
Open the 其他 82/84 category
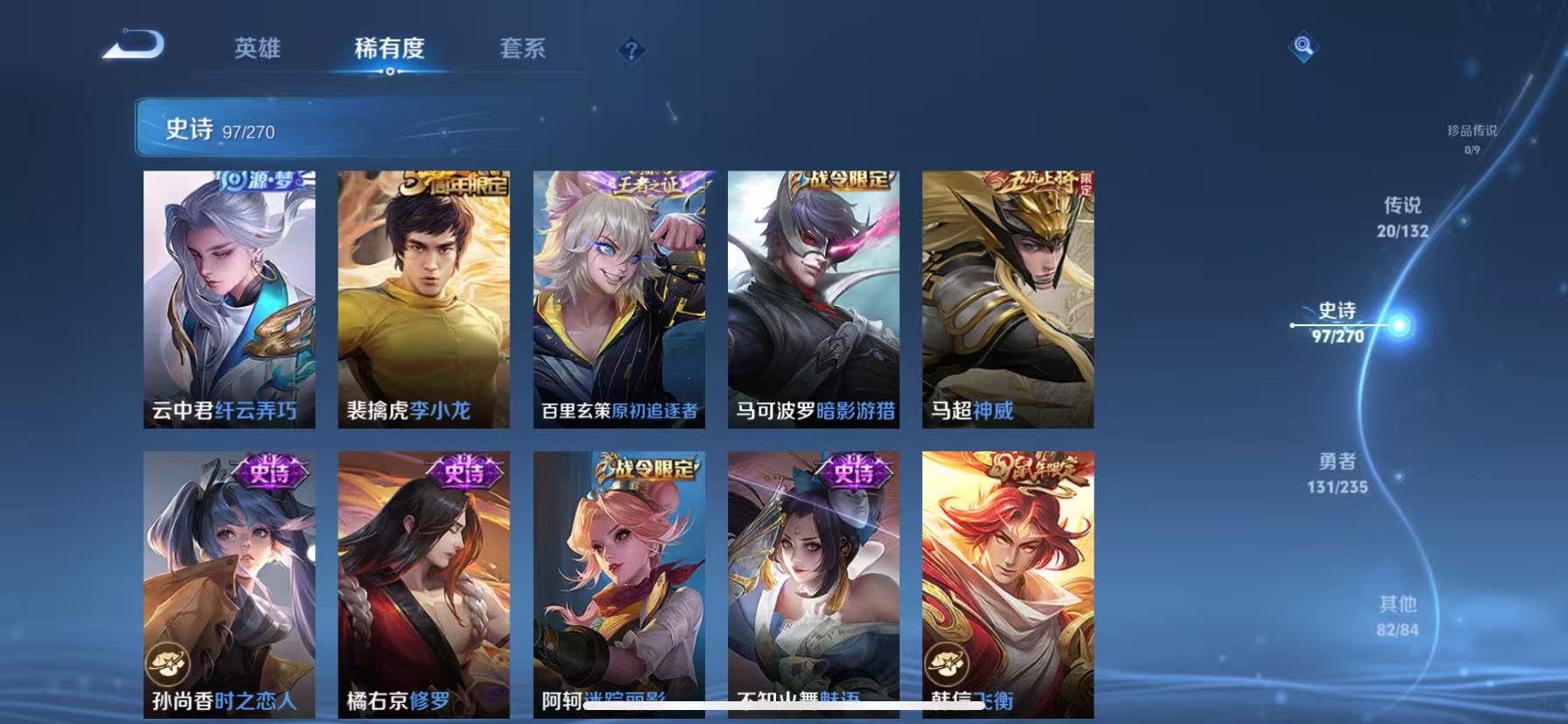coord(1398,615)
